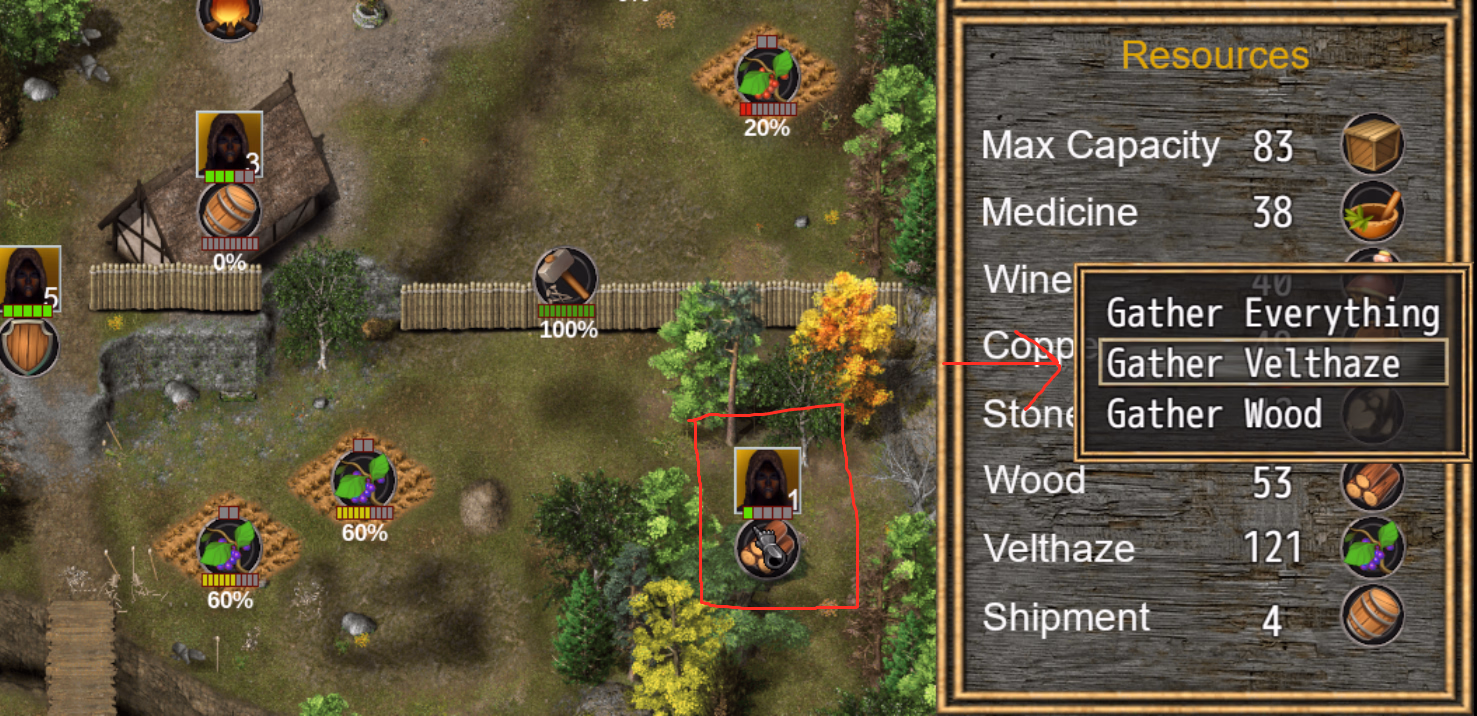The image size is (1477, 716).
Task: Select the hooded worker portrait numbered 3
Action: 229,144
